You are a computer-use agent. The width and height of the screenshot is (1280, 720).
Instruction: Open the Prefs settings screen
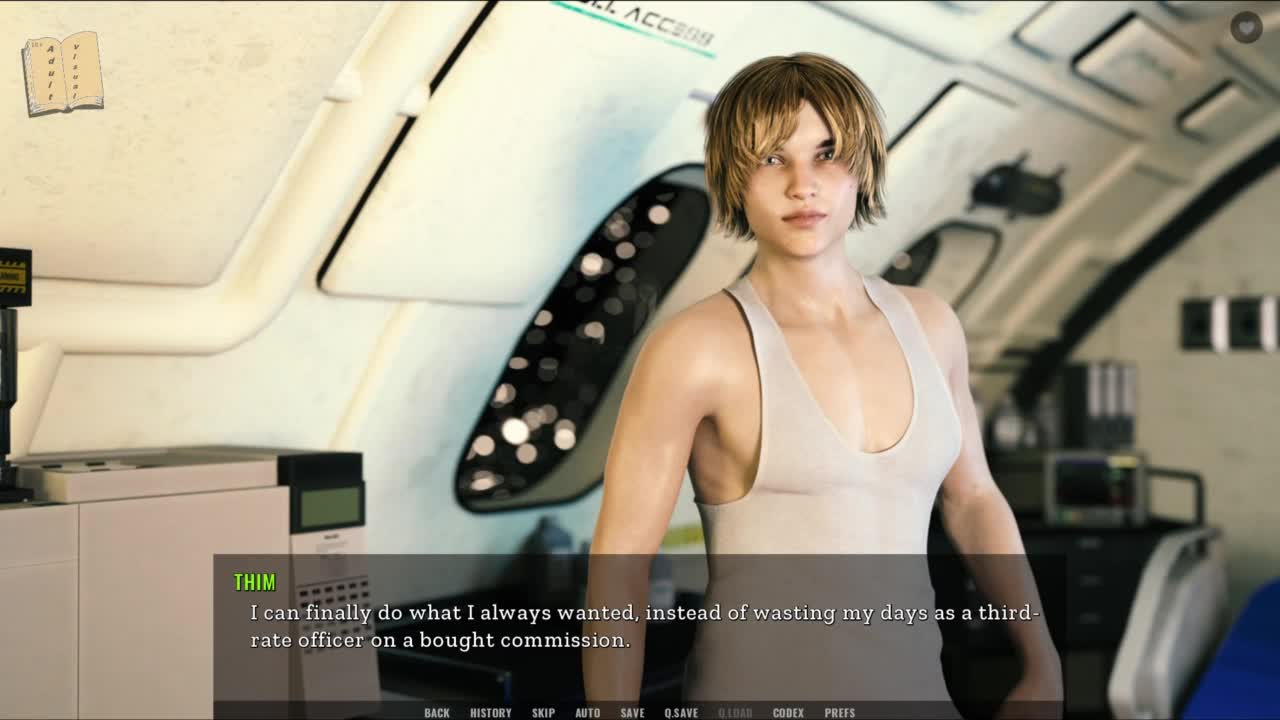pos(840,712)
